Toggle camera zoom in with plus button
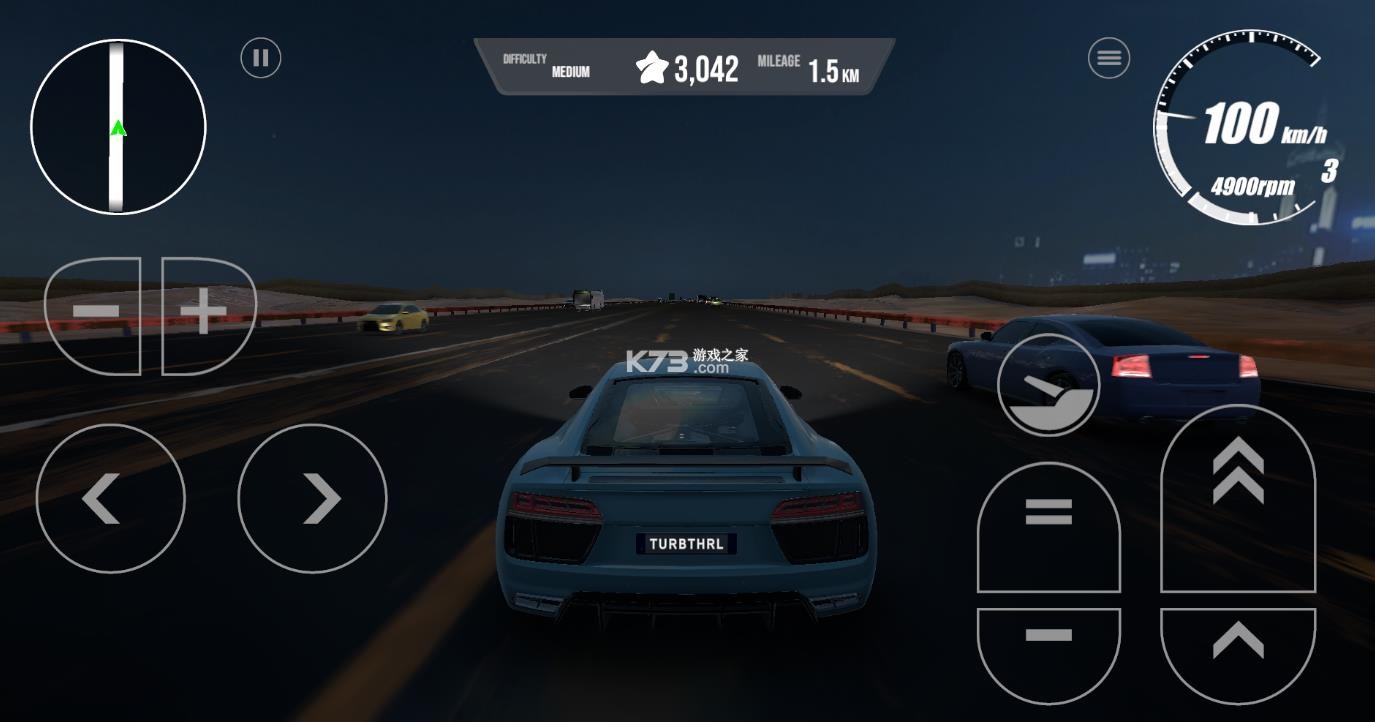Screen dimensions: 1375x722 point(203,311)
